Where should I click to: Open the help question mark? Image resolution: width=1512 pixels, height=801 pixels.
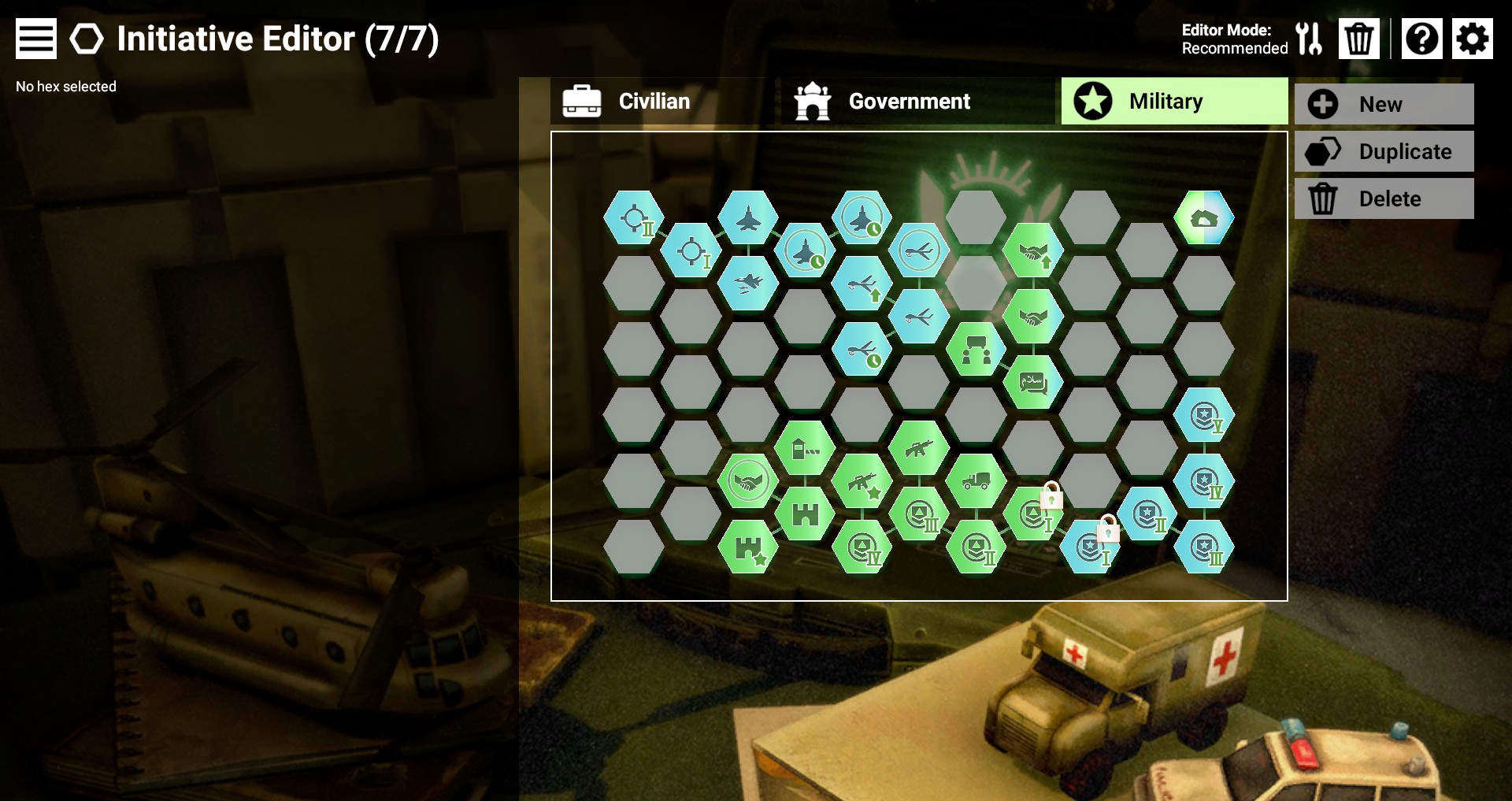pyautogui.click(x=1421, y=39)
